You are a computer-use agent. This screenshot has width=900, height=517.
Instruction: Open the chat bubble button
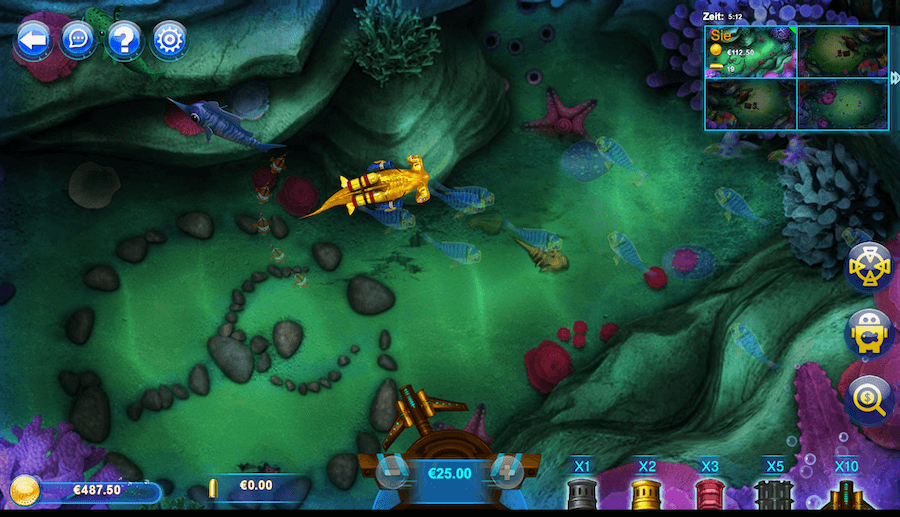[78, 40]
